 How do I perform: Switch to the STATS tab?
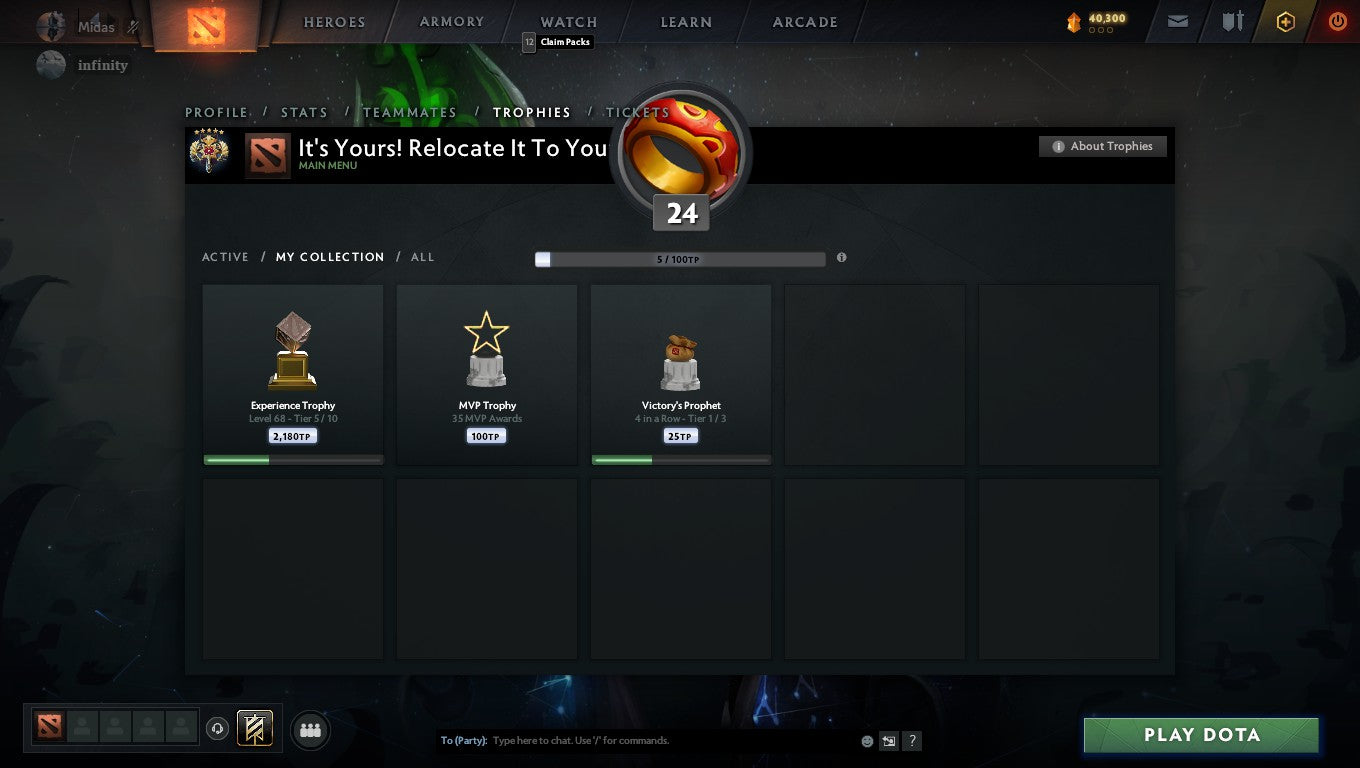tap(304, 112)
